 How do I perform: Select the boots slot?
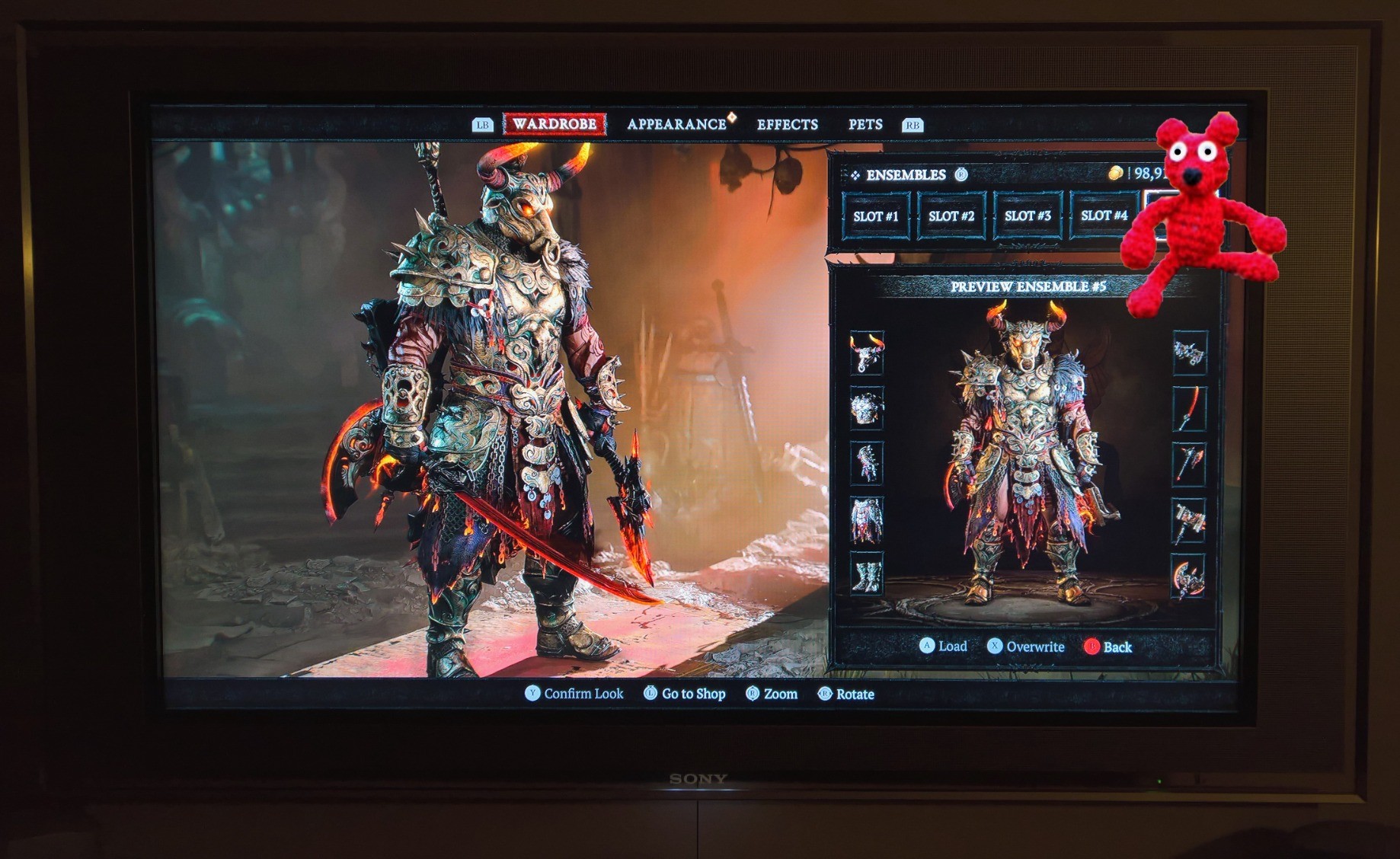(867, 574)
